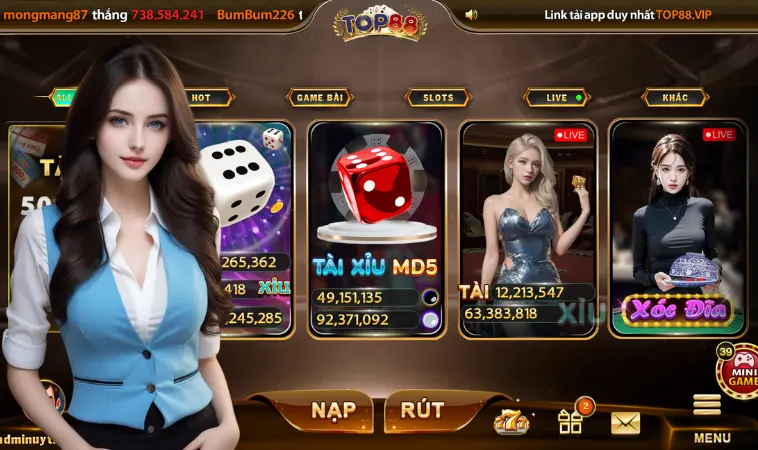Open the envelope mailbox icon
758x450 pixels.
[625, 423]
